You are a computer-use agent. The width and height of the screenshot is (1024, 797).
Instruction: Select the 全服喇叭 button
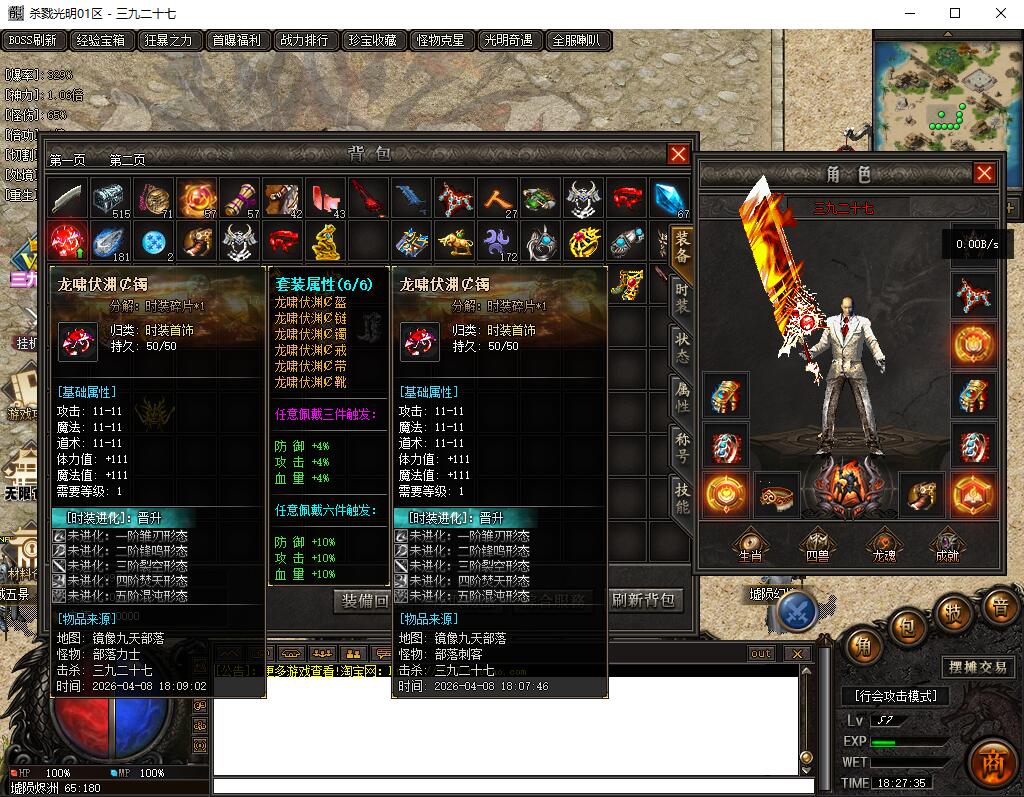(576, 41)
